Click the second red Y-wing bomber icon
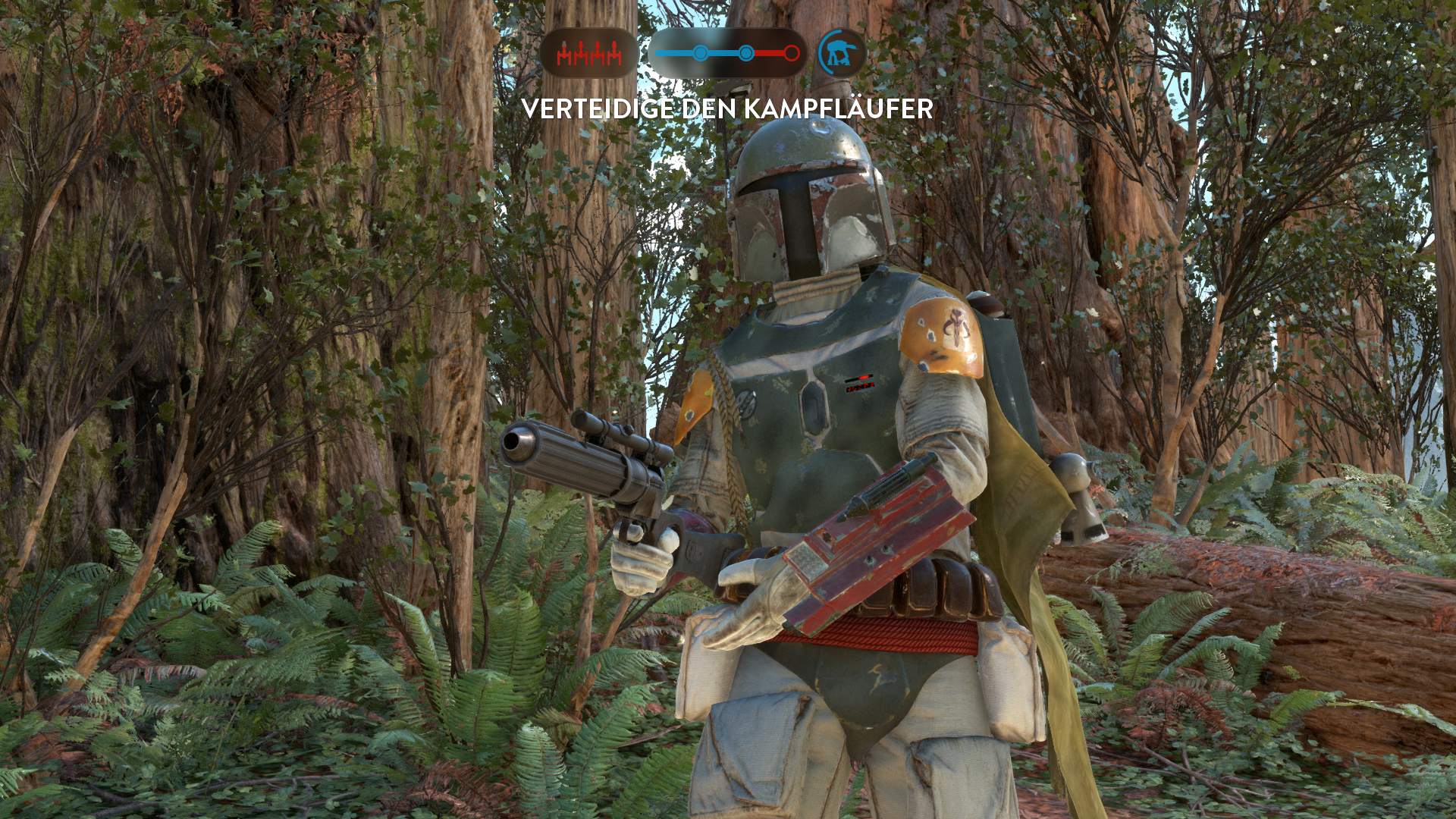Image resolution: width=1456 pixels, height=819 pixels. point(581,53)
